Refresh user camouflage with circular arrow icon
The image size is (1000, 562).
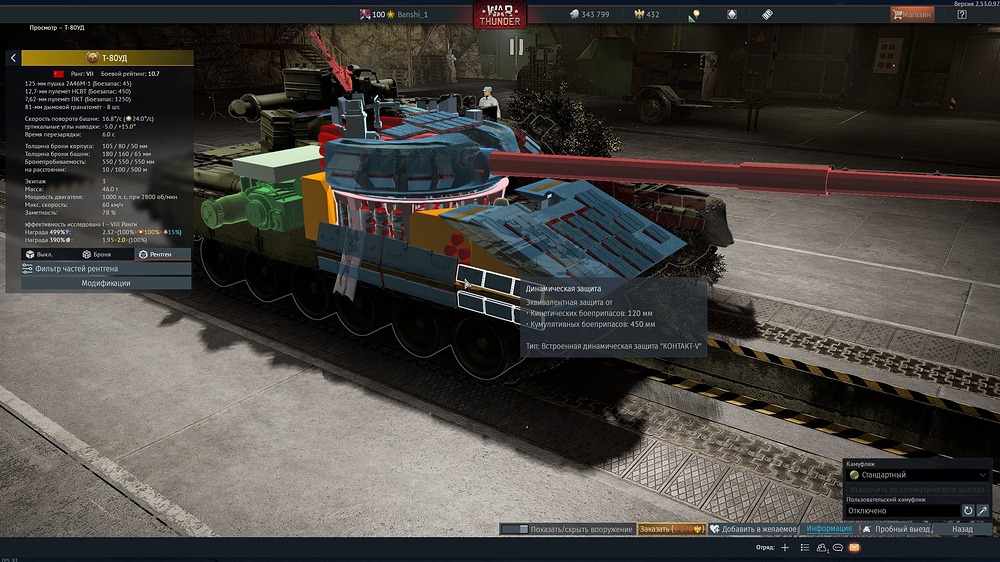[968, 511]
